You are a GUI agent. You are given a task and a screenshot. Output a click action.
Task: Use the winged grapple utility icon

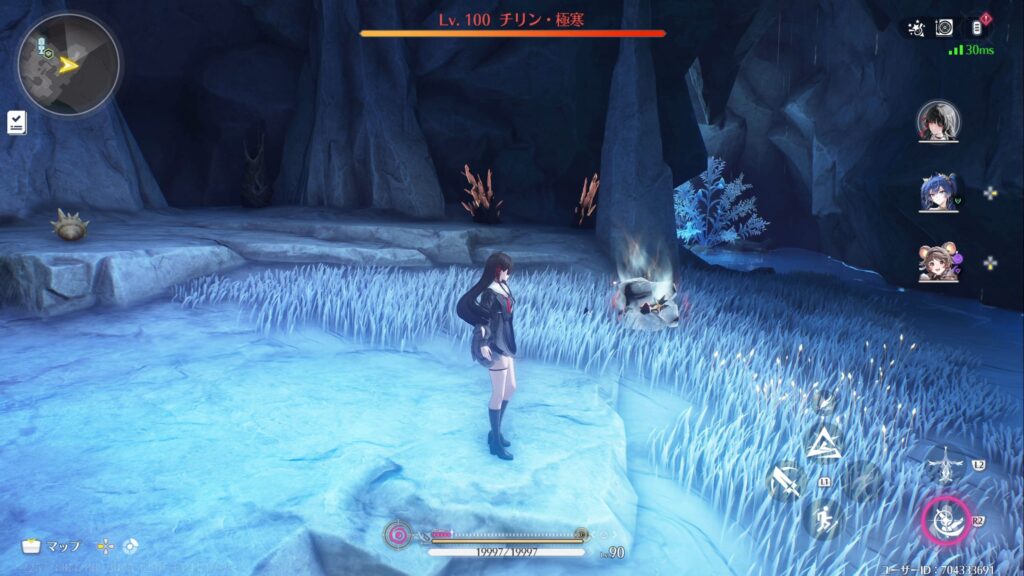(x=944, y=466)
